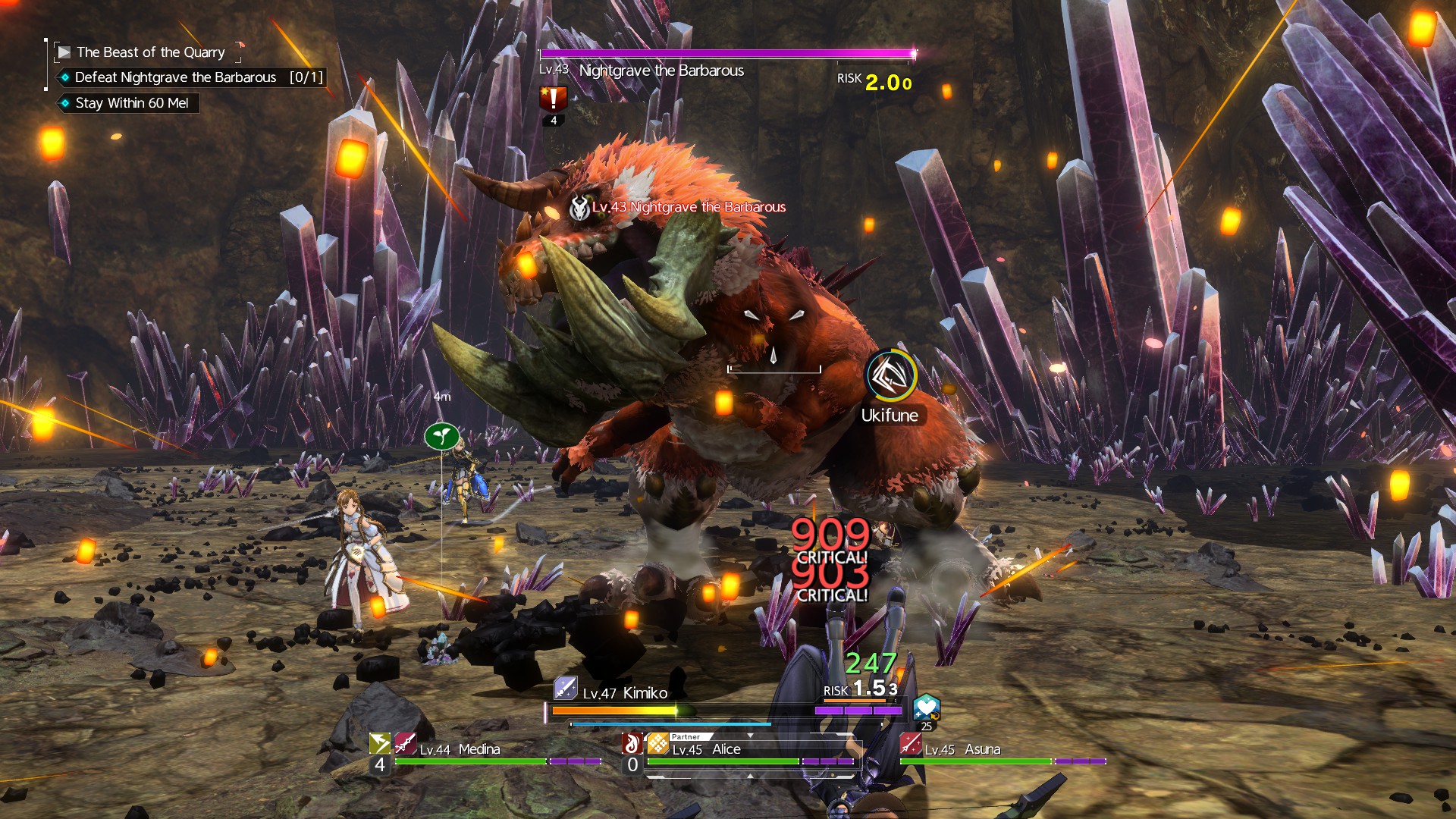Click Alice's red flame status icon
1456x819 pixels.
pos(632,743)
